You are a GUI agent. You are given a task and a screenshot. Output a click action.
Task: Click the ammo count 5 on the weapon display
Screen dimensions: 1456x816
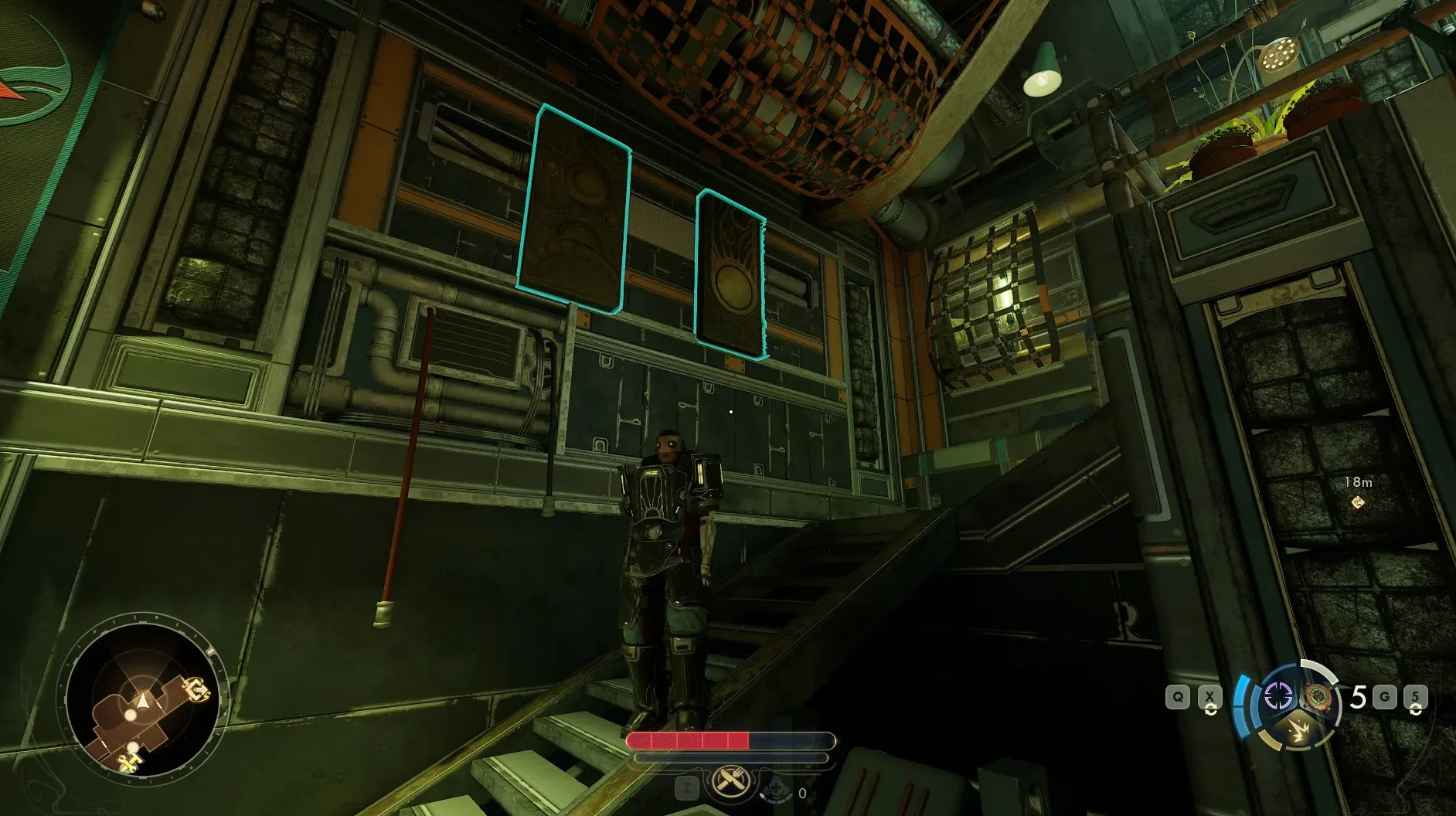1359,695
